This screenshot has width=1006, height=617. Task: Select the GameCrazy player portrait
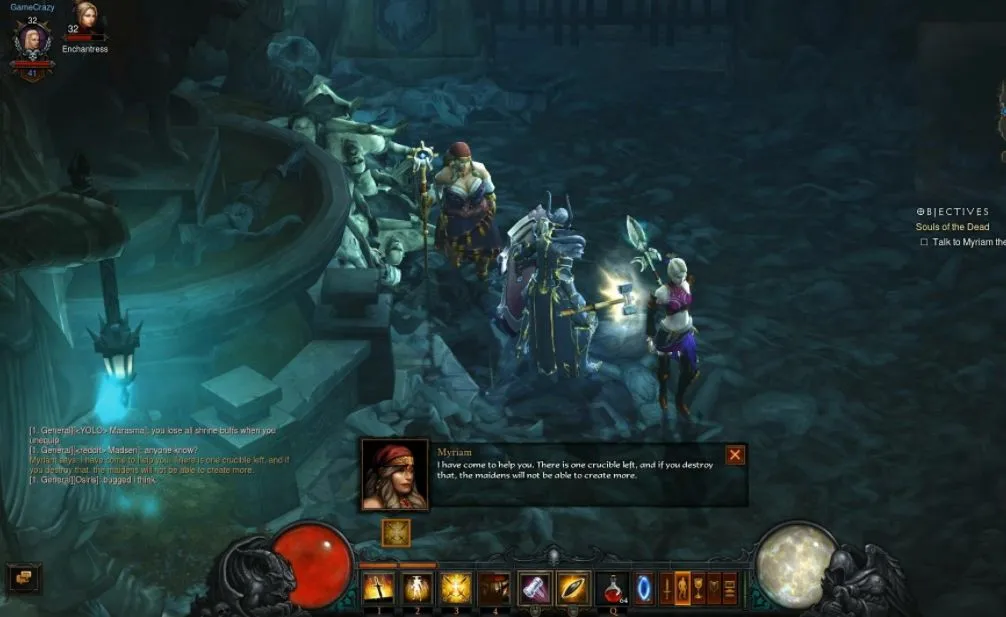pyautogui.click(x=32, y=42)
